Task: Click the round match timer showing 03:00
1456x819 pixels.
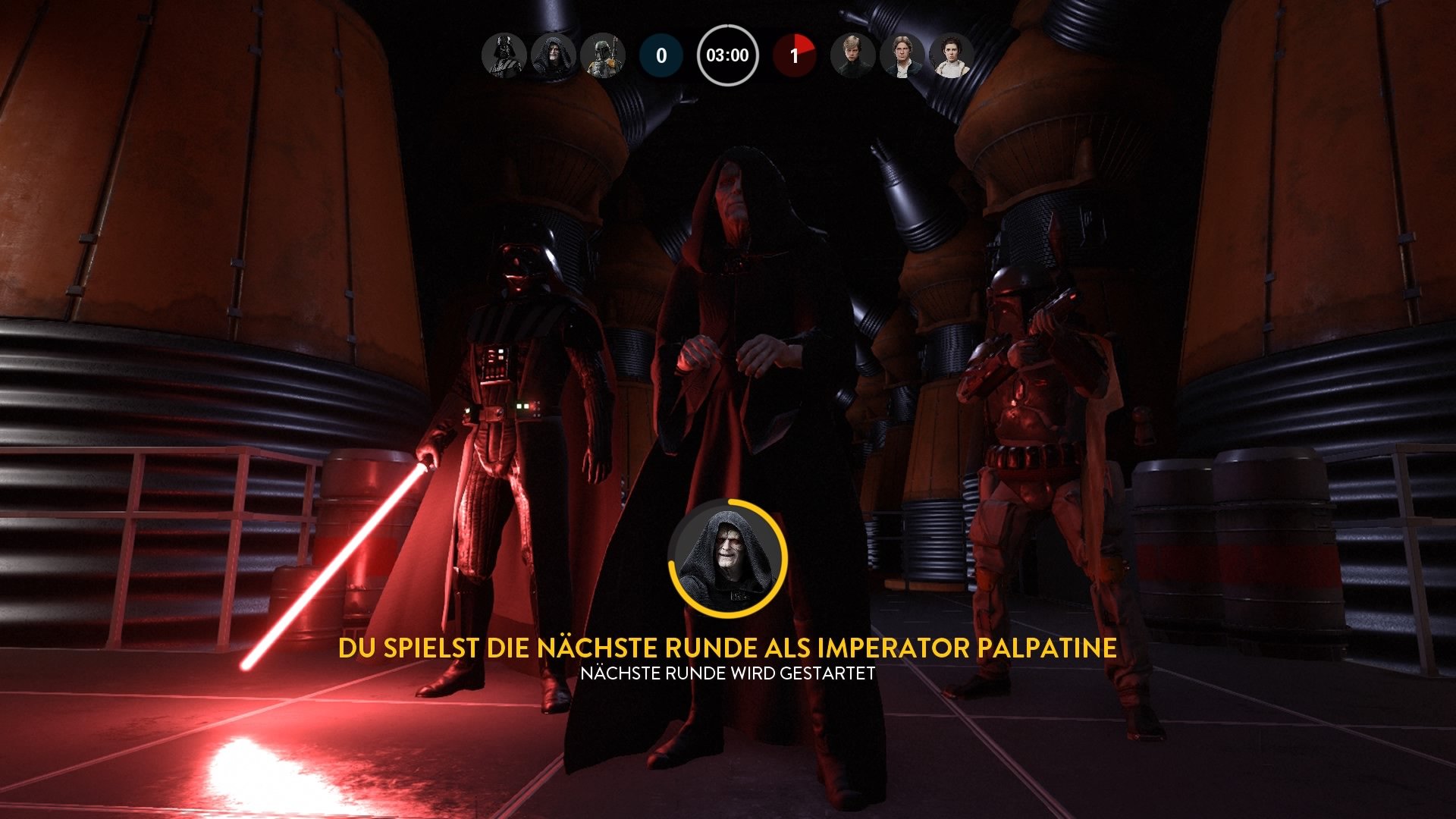Action: (729, 54)
